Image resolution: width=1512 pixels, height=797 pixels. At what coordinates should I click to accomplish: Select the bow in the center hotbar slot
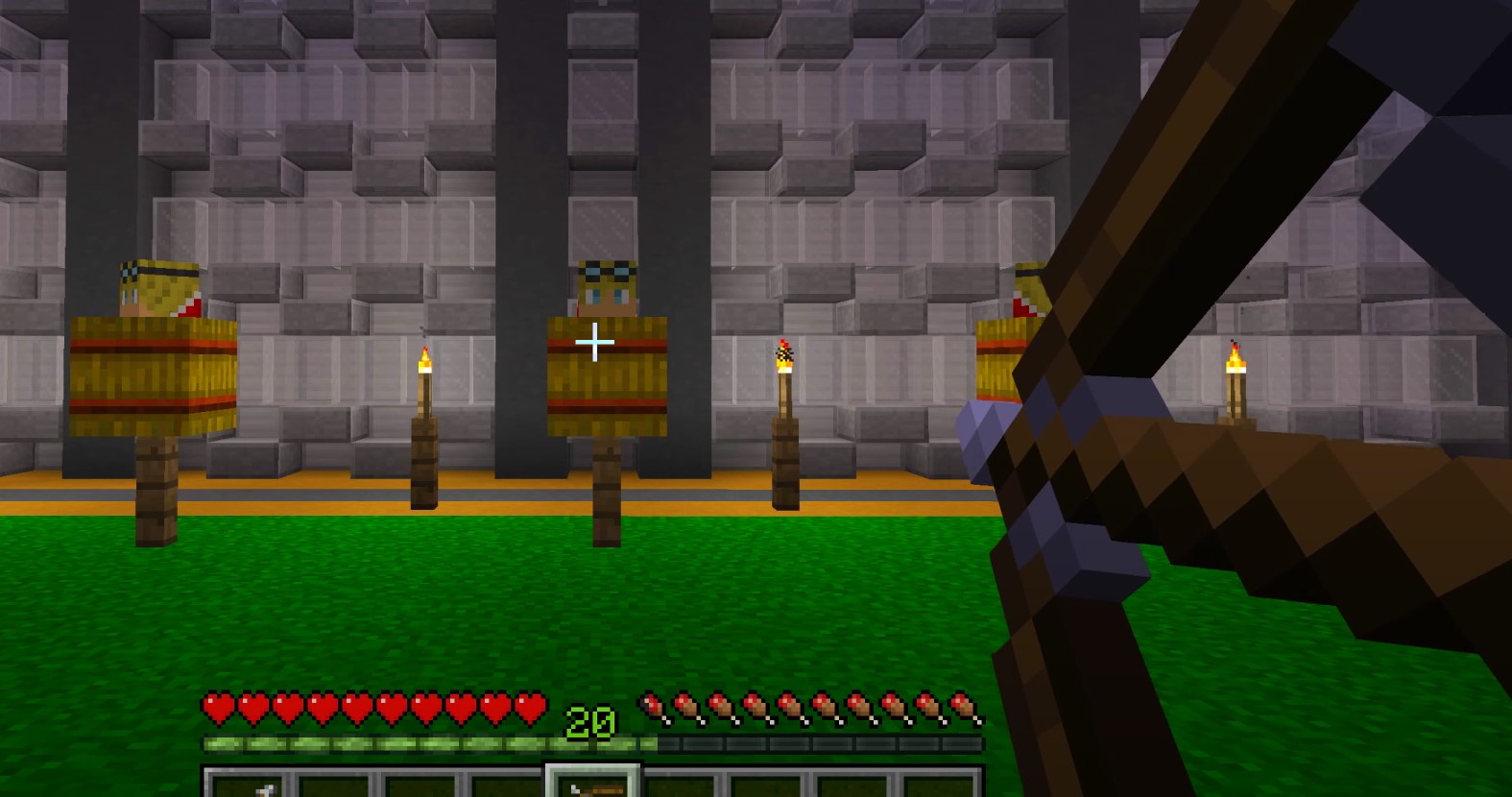pyautogui.click(x=593, y=787)
